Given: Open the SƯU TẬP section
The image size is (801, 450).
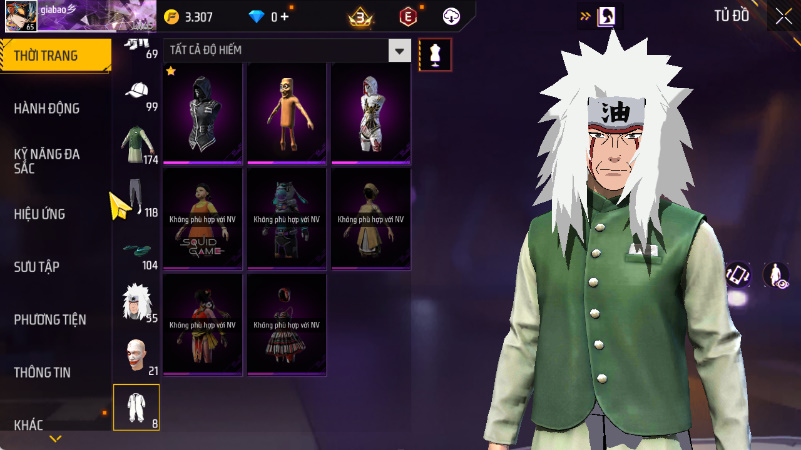Looking at the screenshot, I should click(38, 266).
